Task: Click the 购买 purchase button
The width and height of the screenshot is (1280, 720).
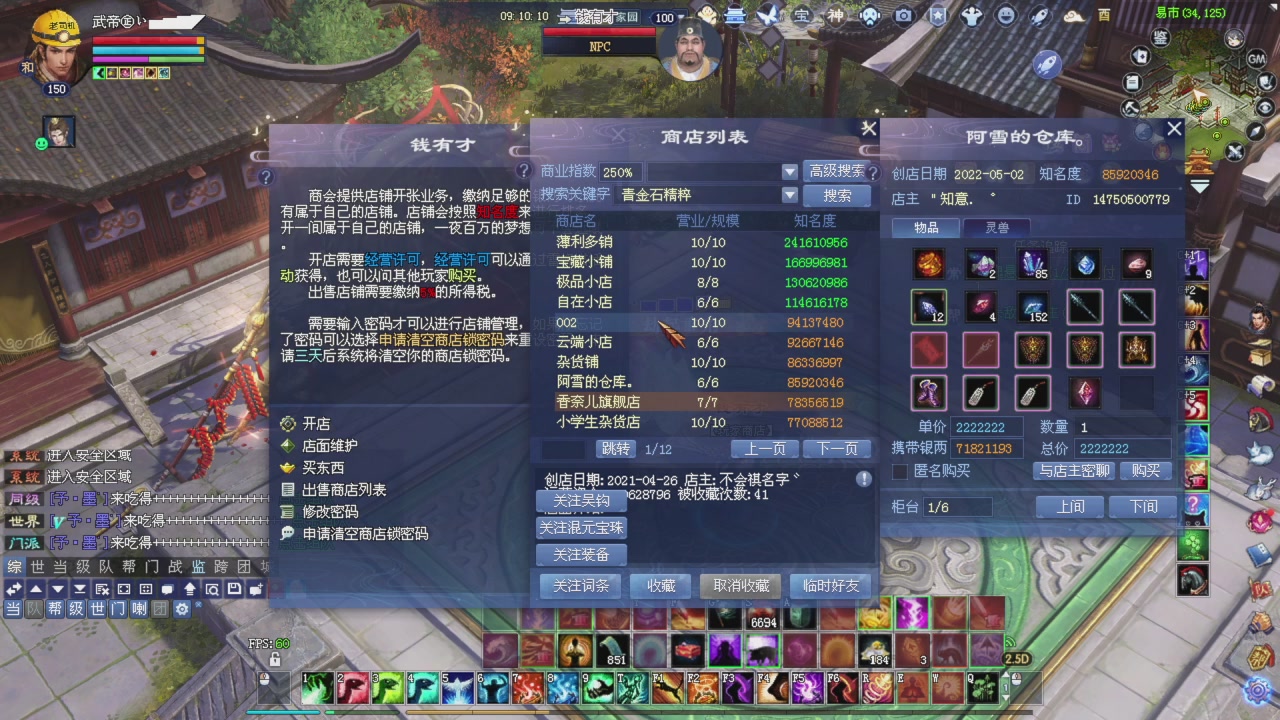Action: click(x=1145, y=471)
